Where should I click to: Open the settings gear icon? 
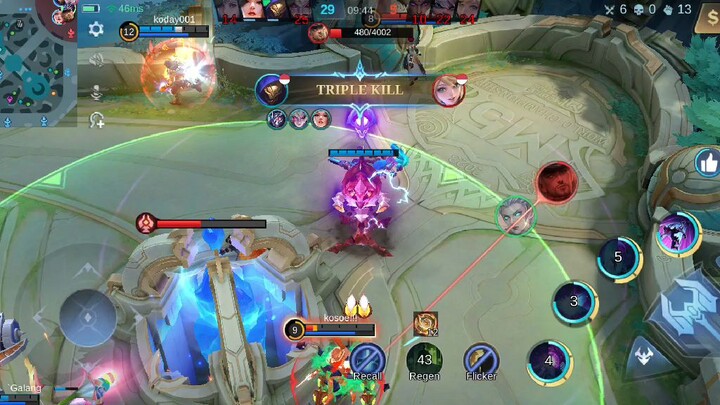tap(96, 29)
